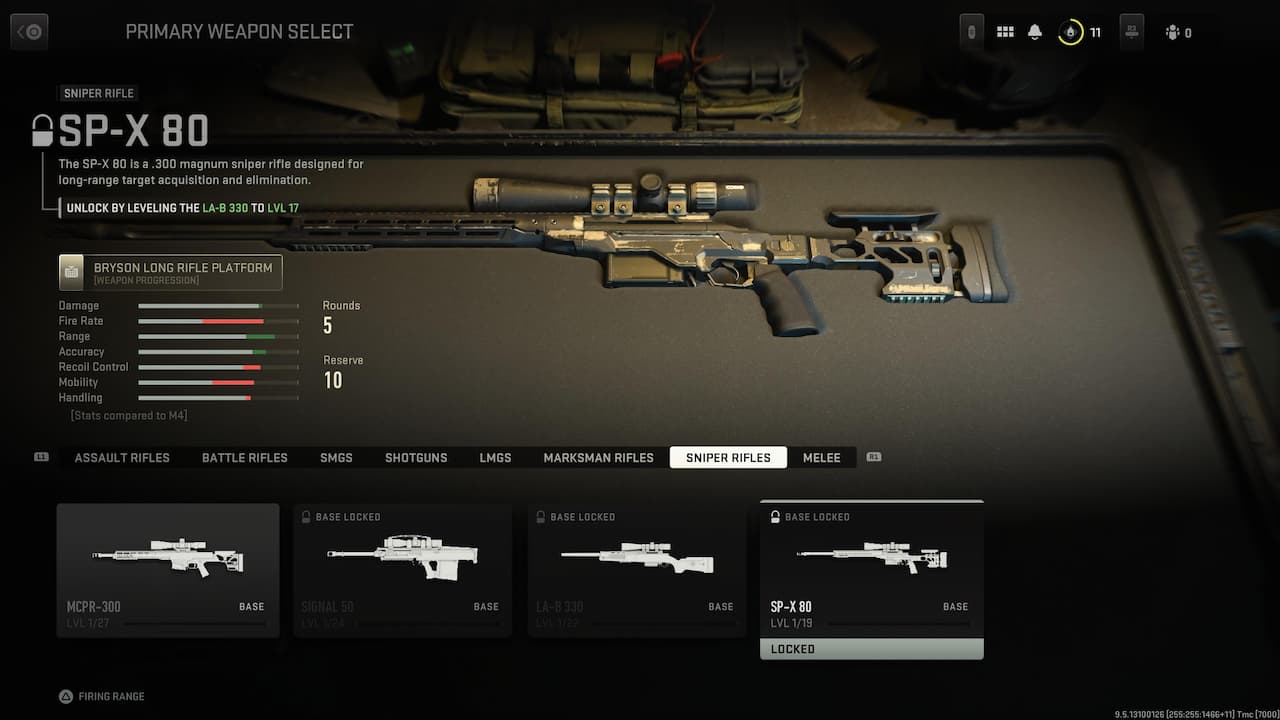Image resolution: width=1280 pixels, height=720 pixels.
Task: Open the grid menu icon in header
Action: (x=1005, y=32)
